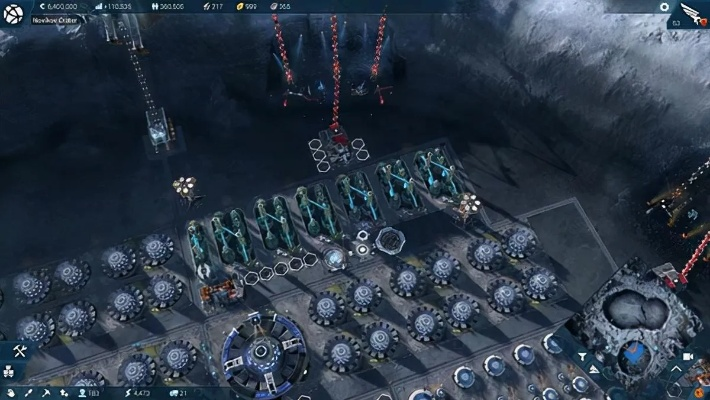This screenshot has width=710, height=400.
Task: Open the minimap filter funnel
Action: (583, 356)
